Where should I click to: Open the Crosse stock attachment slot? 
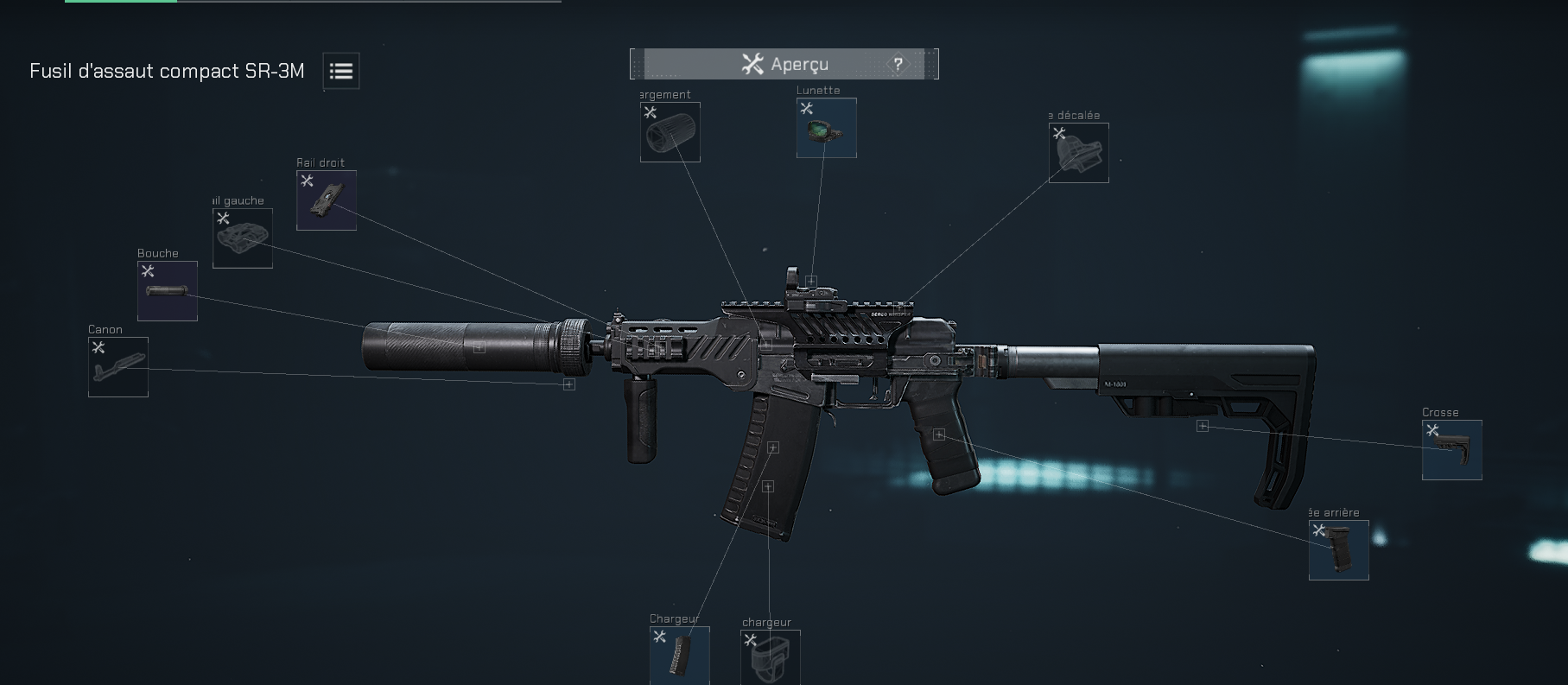[x=1451, y=450]
